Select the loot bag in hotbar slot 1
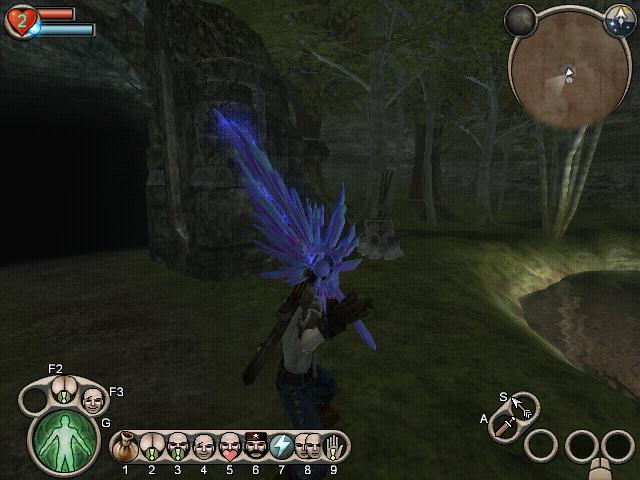This screenshot has height=480, width=640. coord(126,445)
